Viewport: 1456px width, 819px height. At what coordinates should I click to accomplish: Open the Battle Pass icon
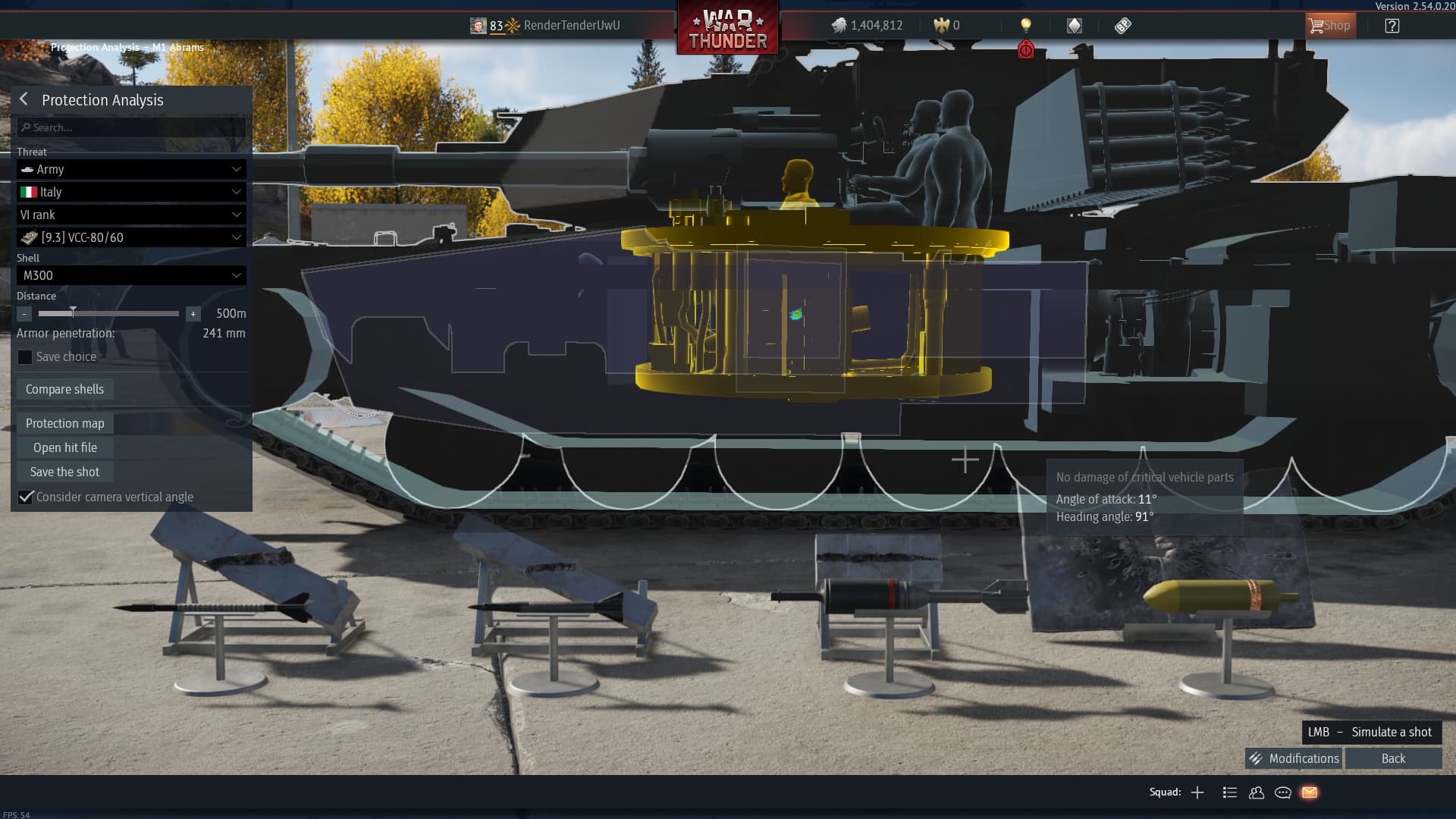click(1122, 25)
